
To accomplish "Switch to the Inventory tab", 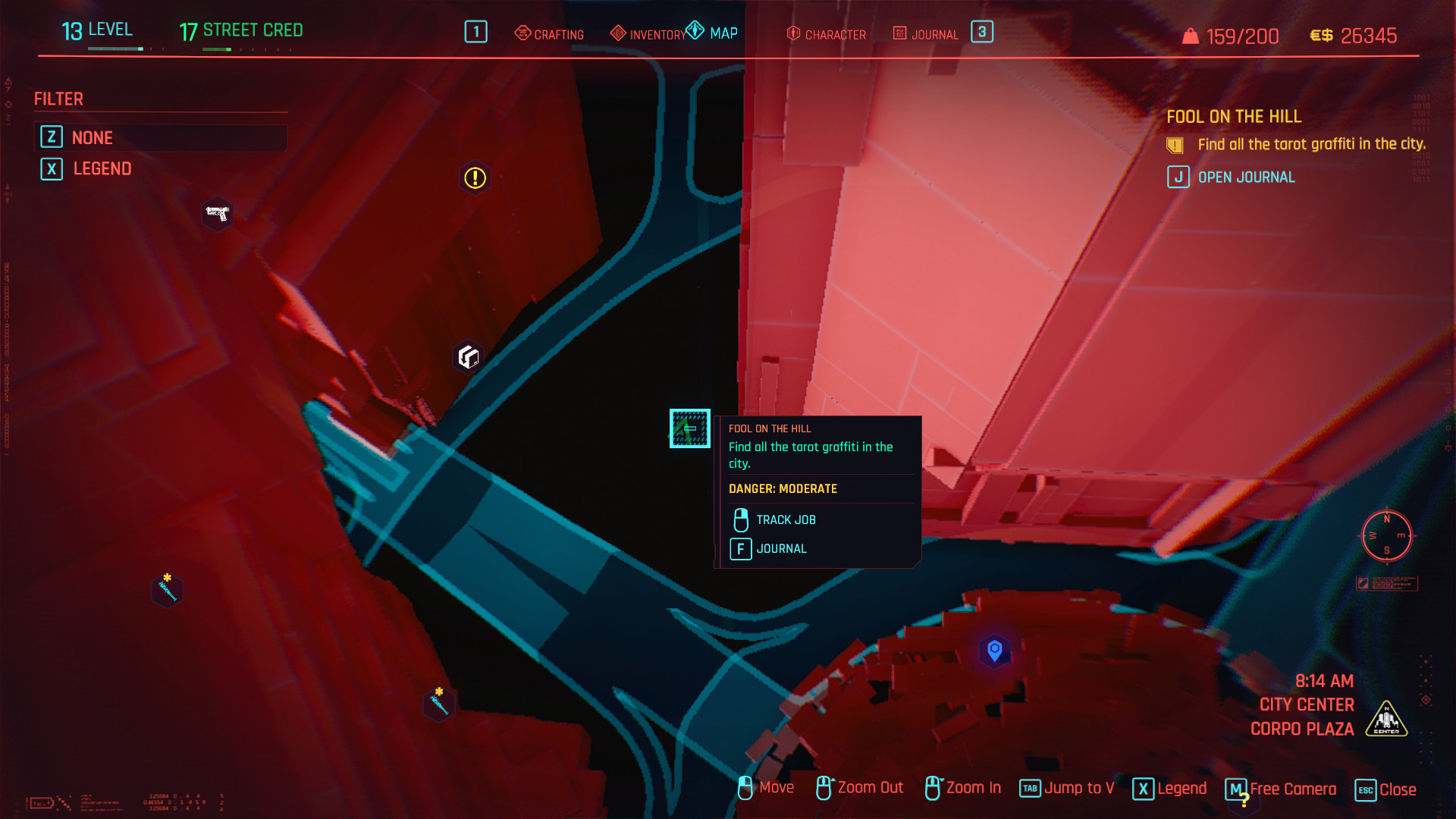I will coord(648,34).
